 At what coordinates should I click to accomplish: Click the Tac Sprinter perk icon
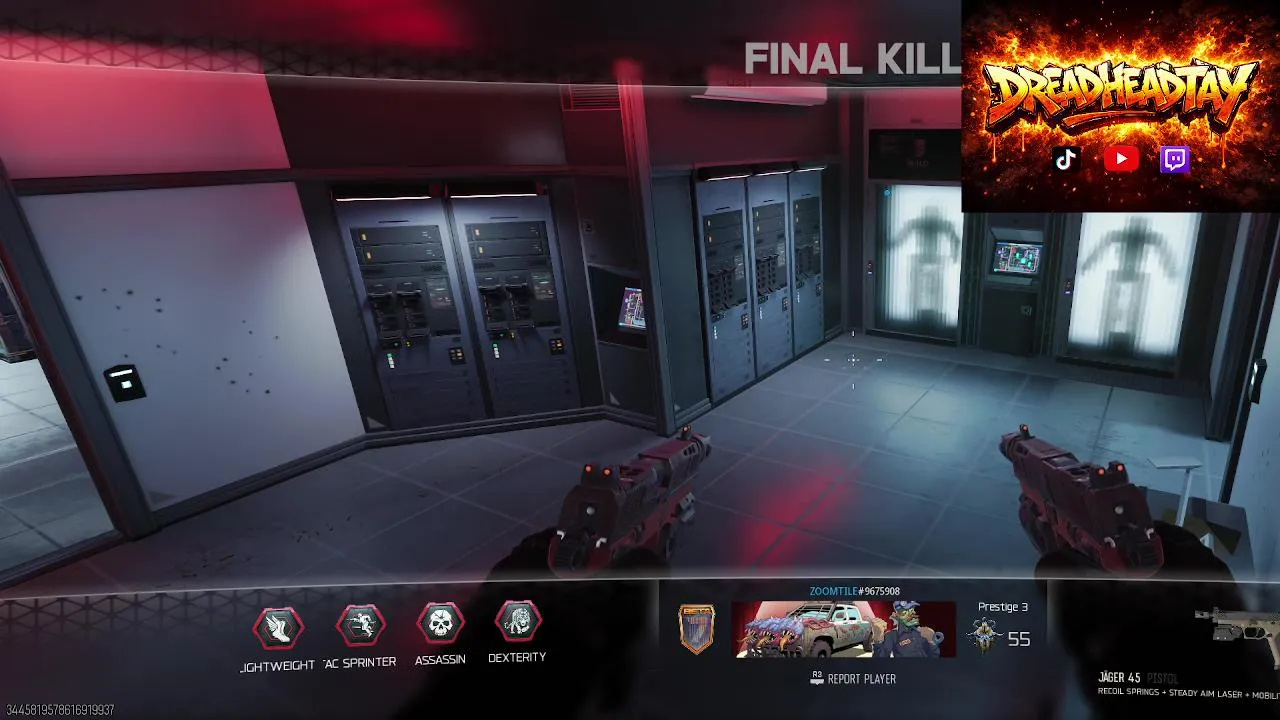pyautogui.click(x=360, y=625)
